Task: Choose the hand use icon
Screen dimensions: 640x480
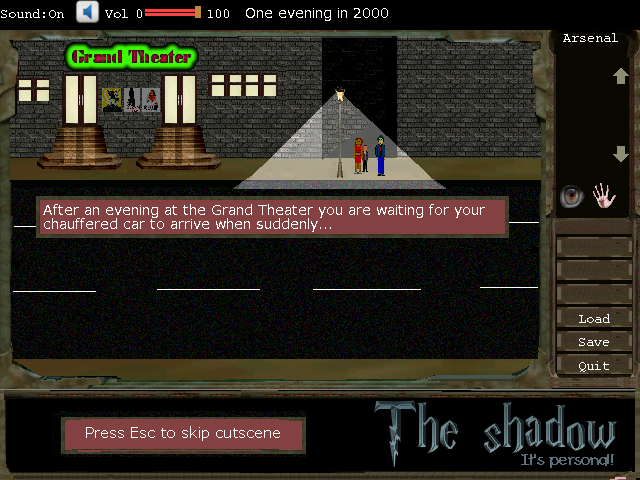Action: [603, 195]
